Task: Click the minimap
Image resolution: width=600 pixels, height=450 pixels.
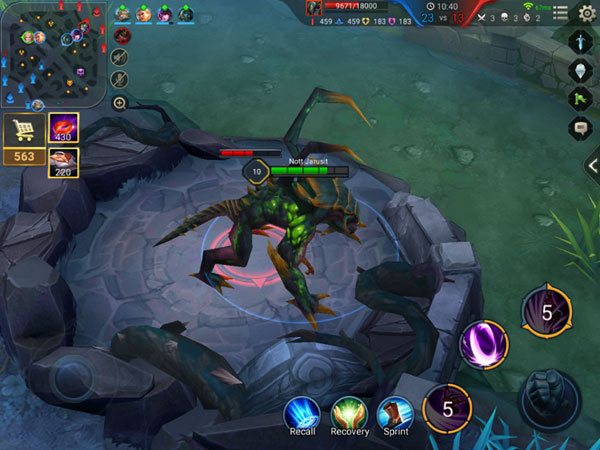Action: [53, 54]
